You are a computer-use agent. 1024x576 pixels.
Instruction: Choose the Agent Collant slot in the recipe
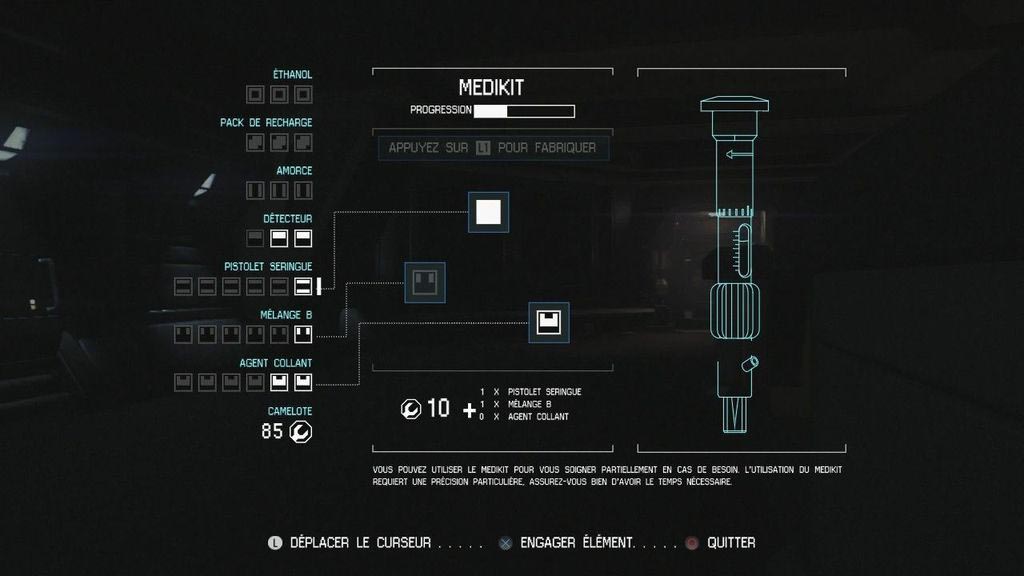549,322
